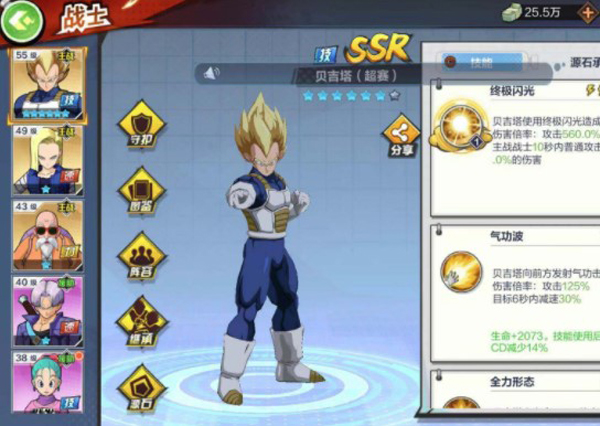
Task: Open the 图鉴 card diamond icon
Action: click(x=141, y=189)
